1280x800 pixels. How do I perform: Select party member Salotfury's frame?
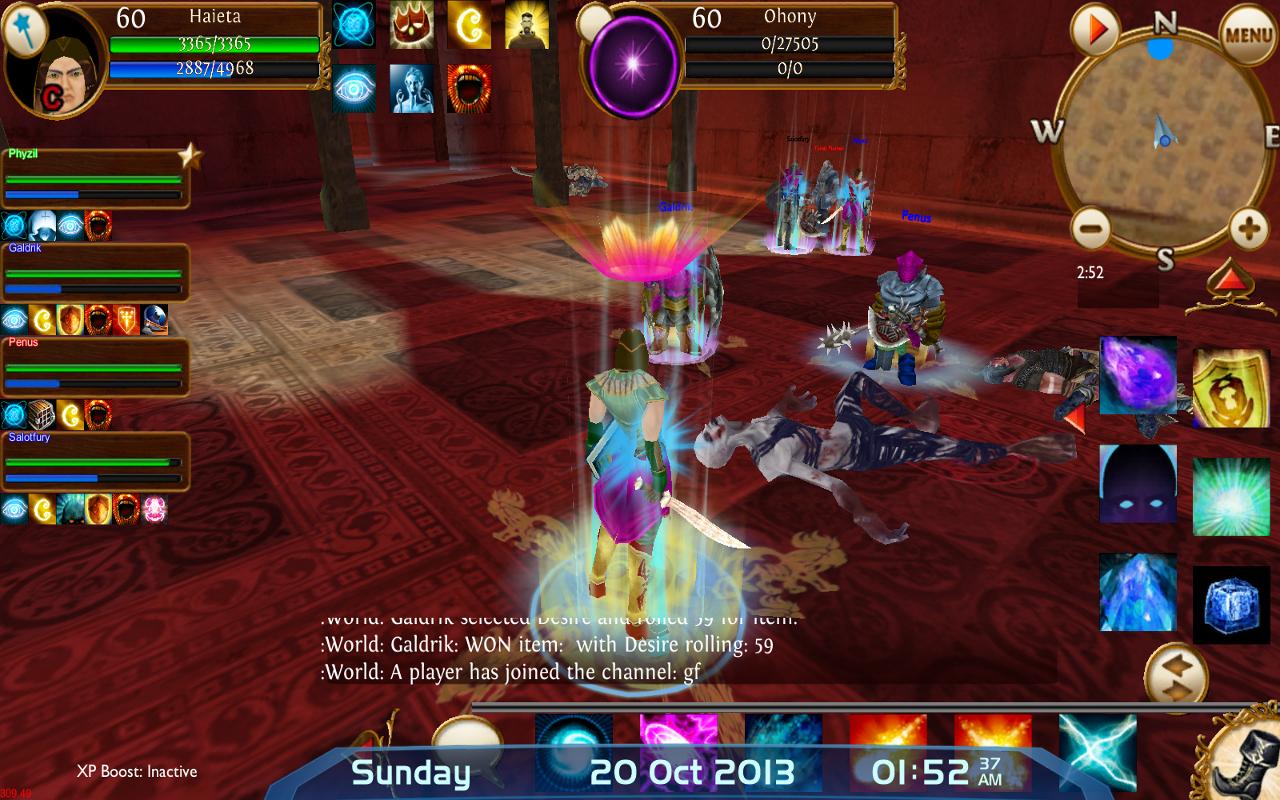(96, 461)
